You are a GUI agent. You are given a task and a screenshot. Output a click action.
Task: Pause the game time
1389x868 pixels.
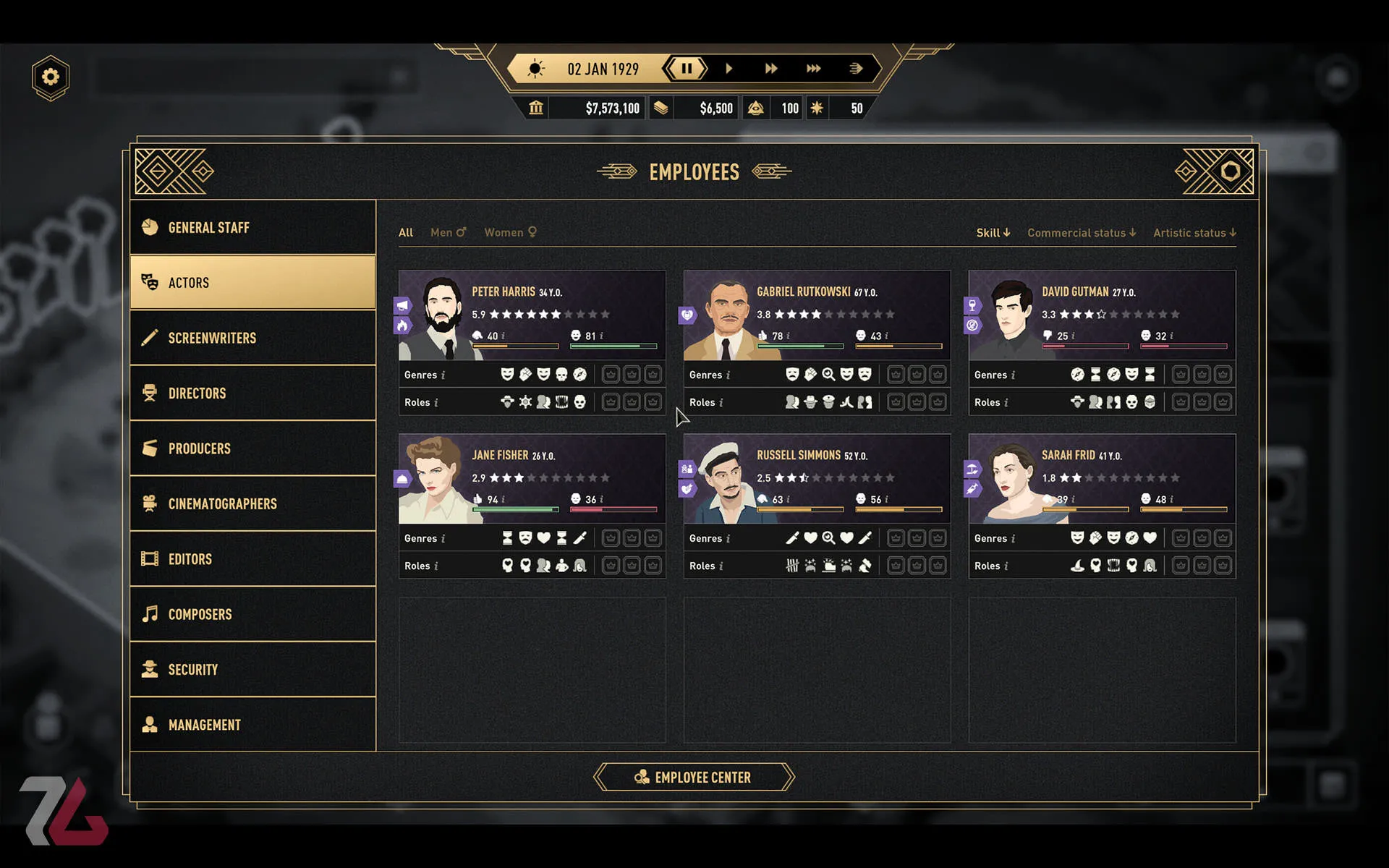686,69
